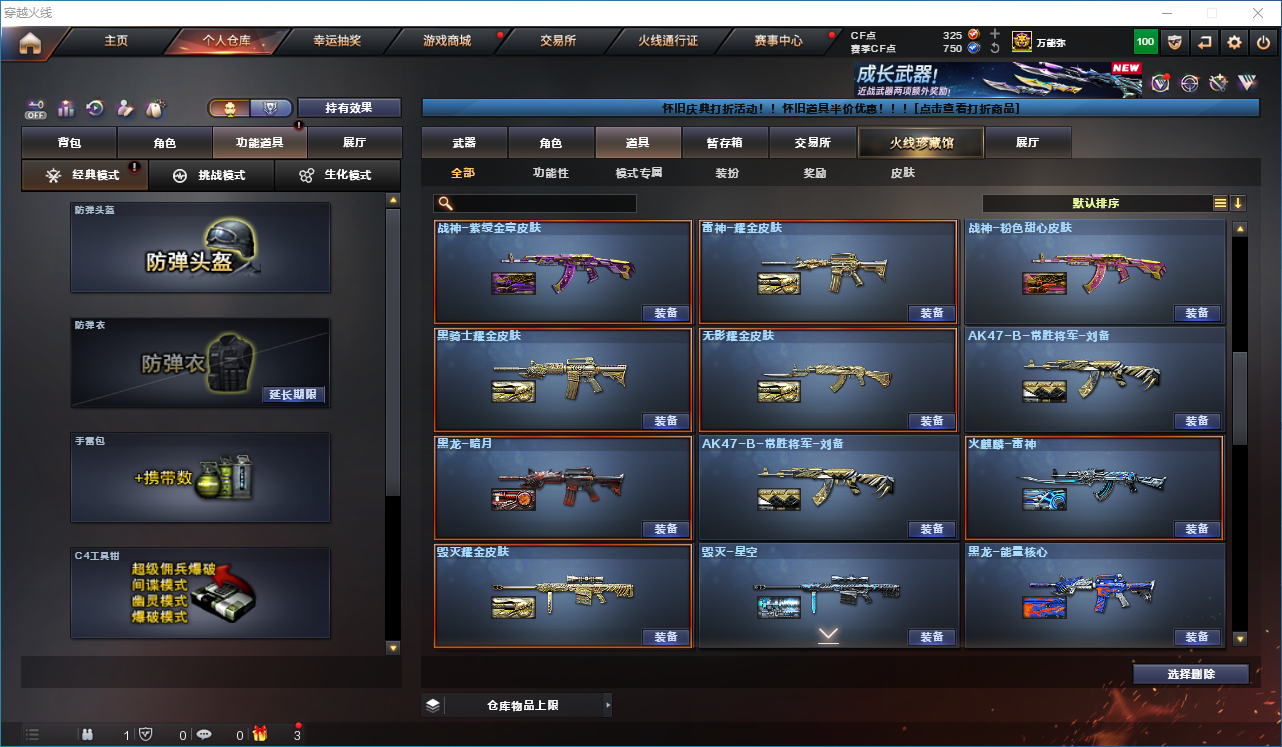Go to the 主页 home page

pos(116,41)
